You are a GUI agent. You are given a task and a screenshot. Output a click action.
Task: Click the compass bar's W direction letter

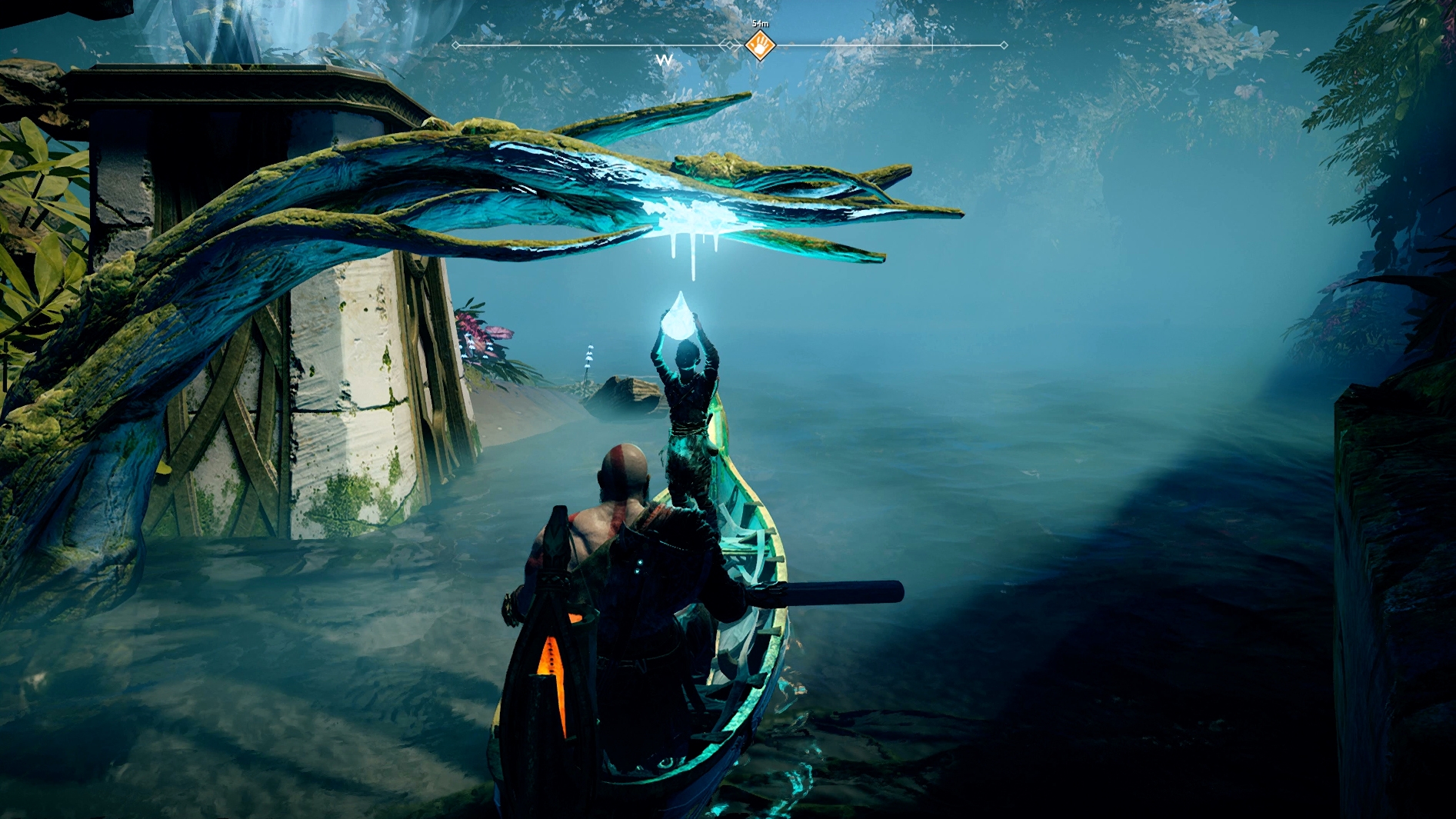tap(665, 60)
